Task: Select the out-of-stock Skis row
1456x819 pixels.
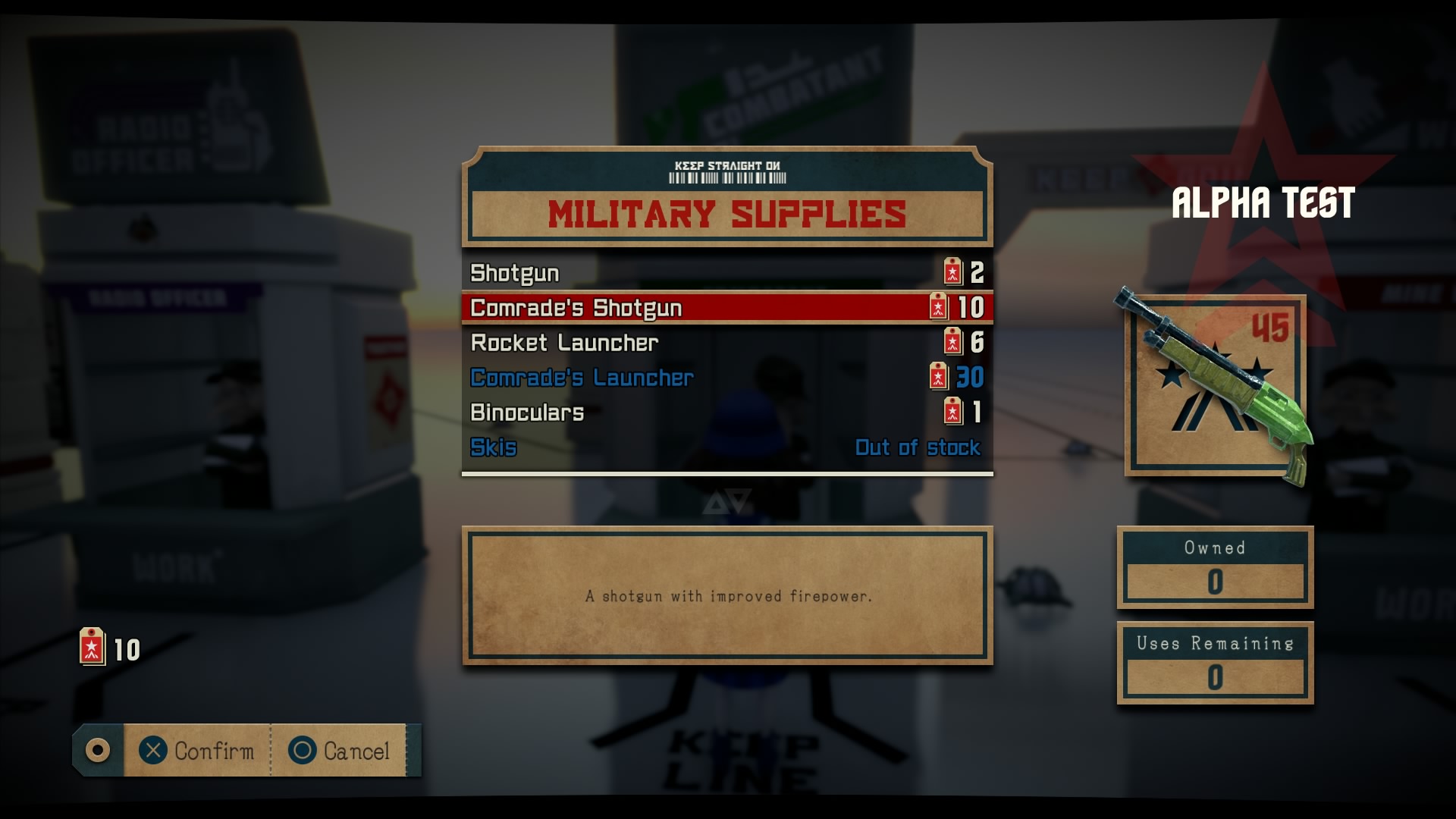Action: 726,447
